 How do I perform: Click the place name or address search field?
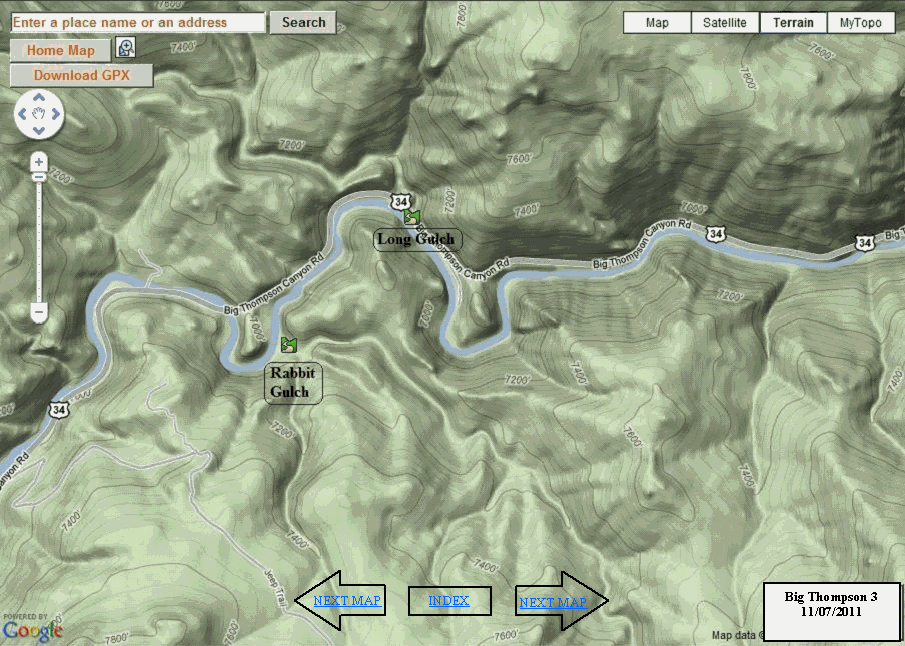pos(138,22)
